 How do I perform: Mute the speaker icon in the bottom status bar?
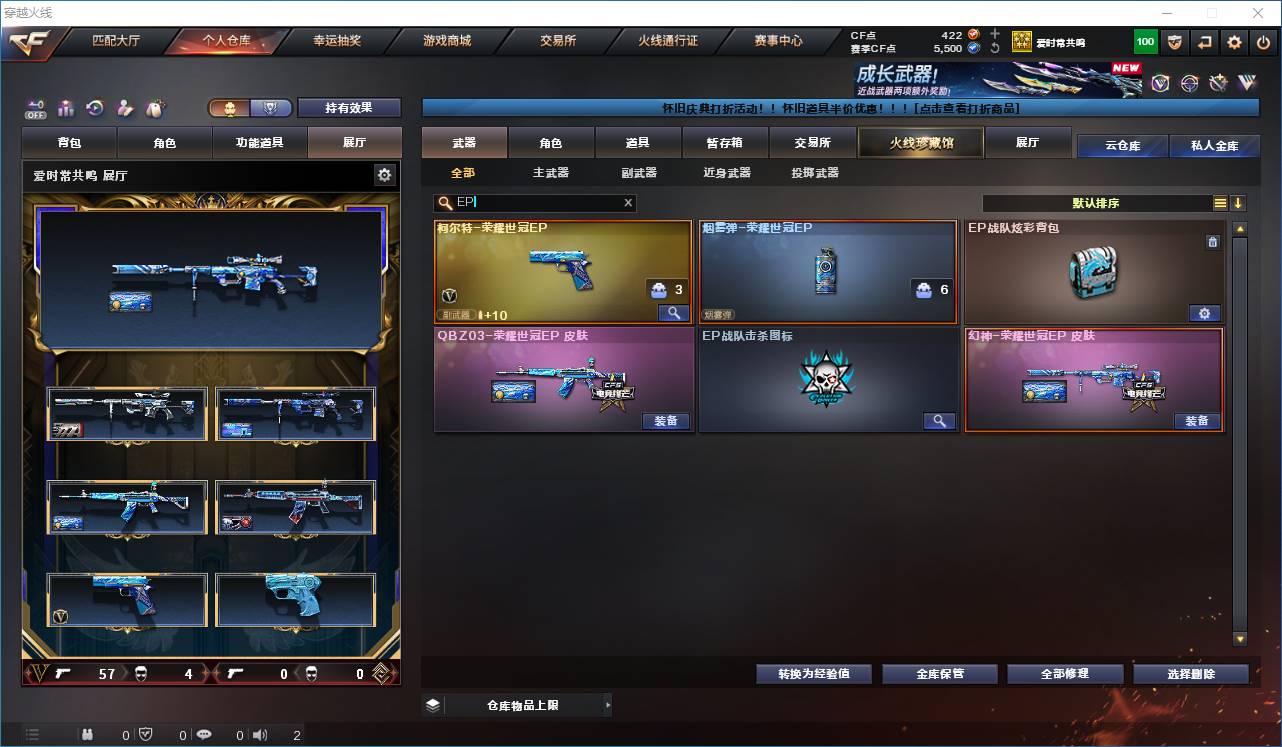point(260,734)
